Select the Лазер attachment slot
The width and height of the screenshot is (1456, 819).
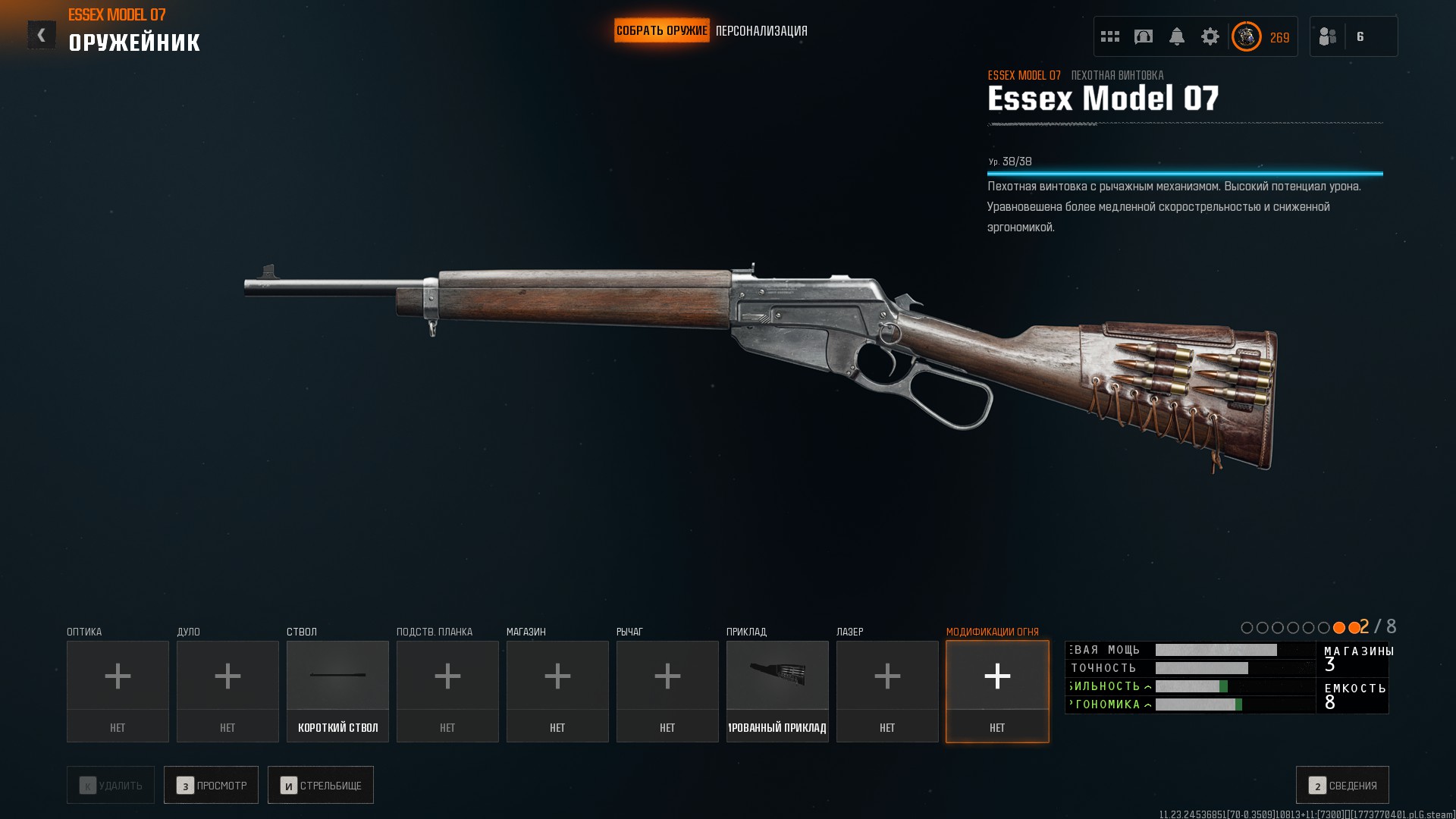coord(887,691)
